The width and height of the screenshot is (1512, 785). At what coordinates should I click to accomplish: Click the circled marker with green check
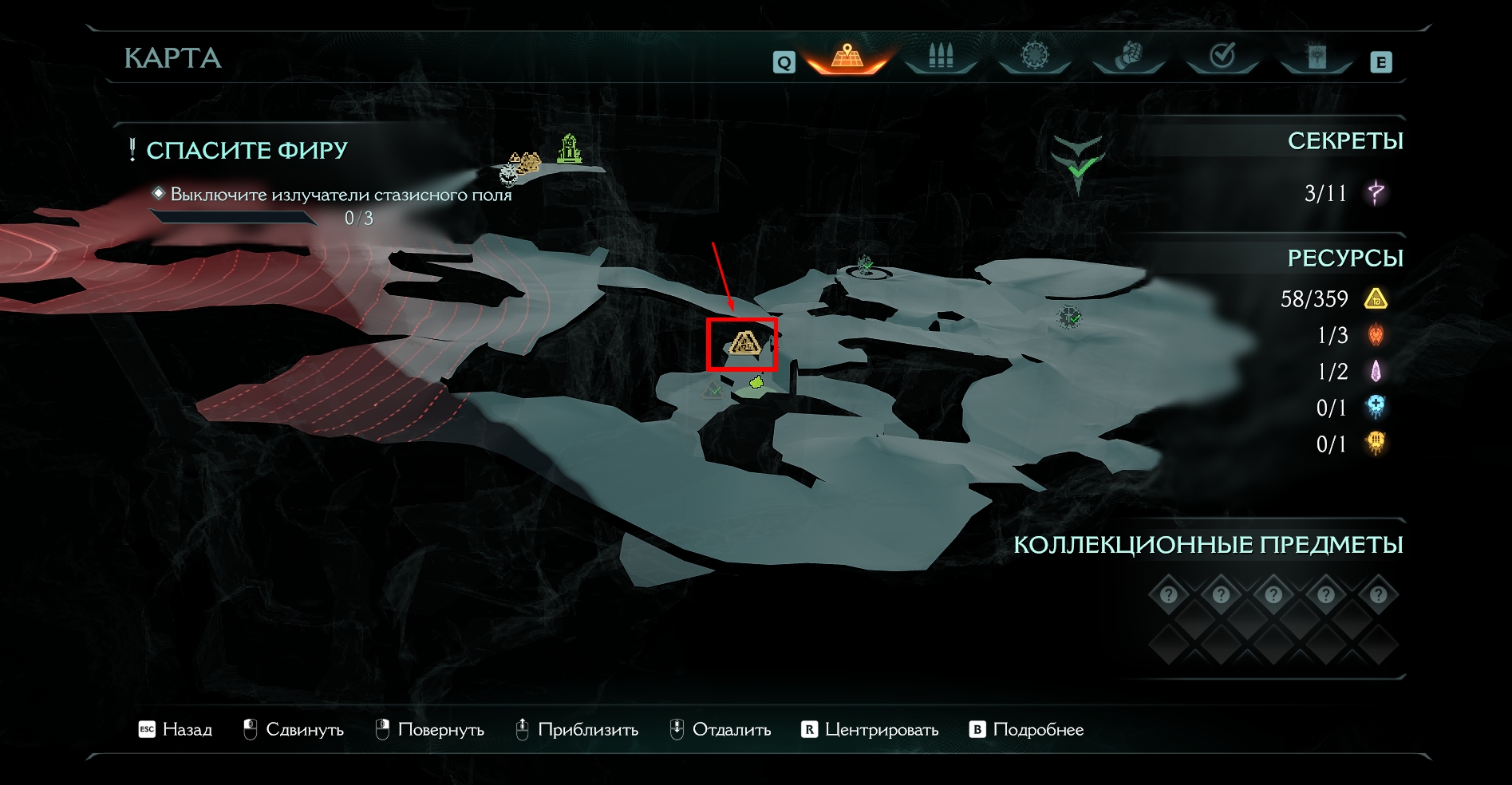click(866, 266)
